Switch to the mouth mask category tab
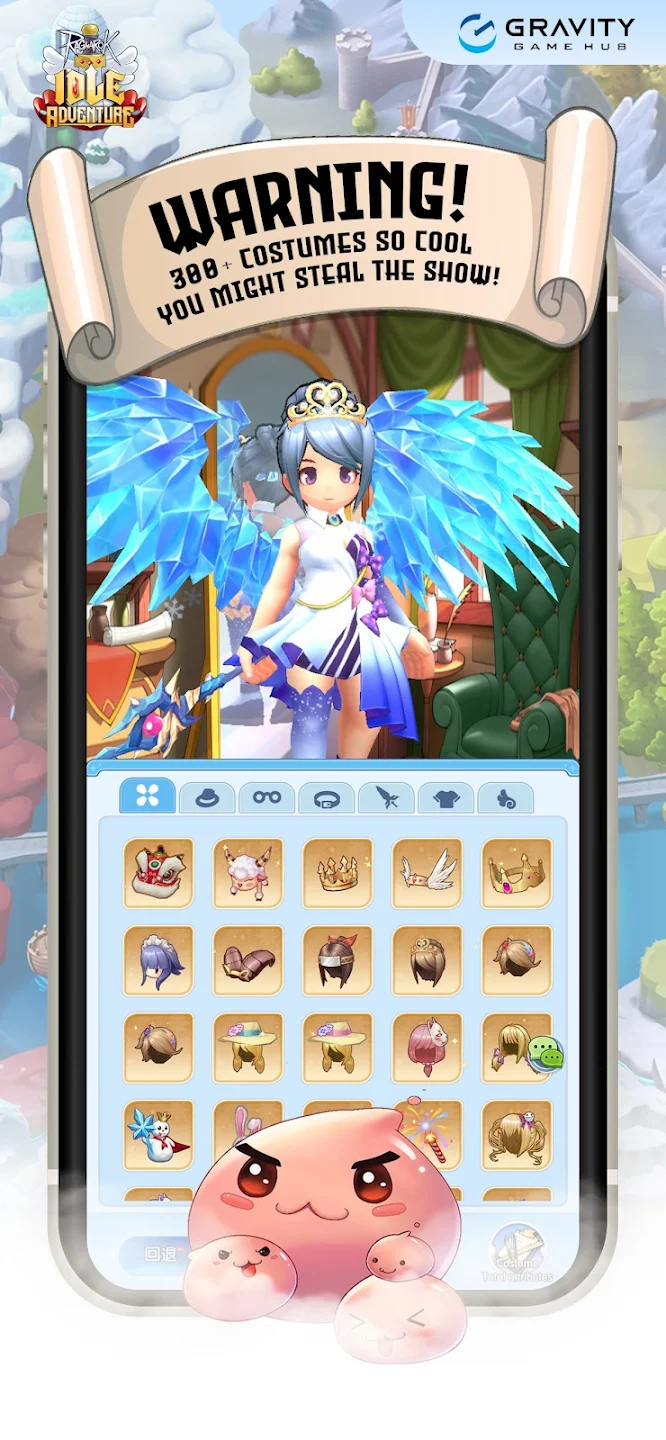The width and height of the screenshot is (666, 1440). click(x=326, y=798)
